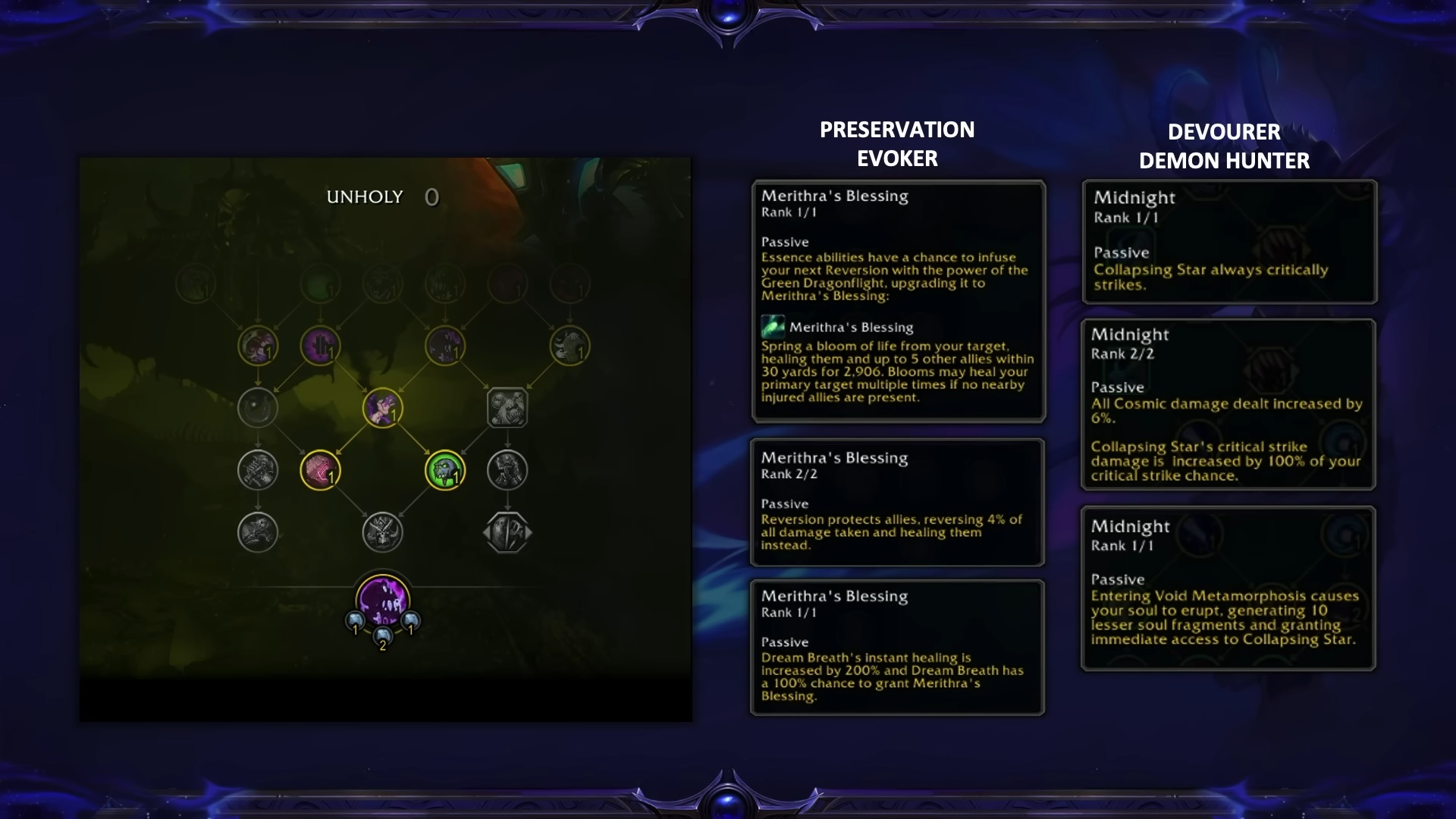Click the pink crystalline talent node with yellow border
Screen dimensions: 1456x819
(x=320, y=470)
